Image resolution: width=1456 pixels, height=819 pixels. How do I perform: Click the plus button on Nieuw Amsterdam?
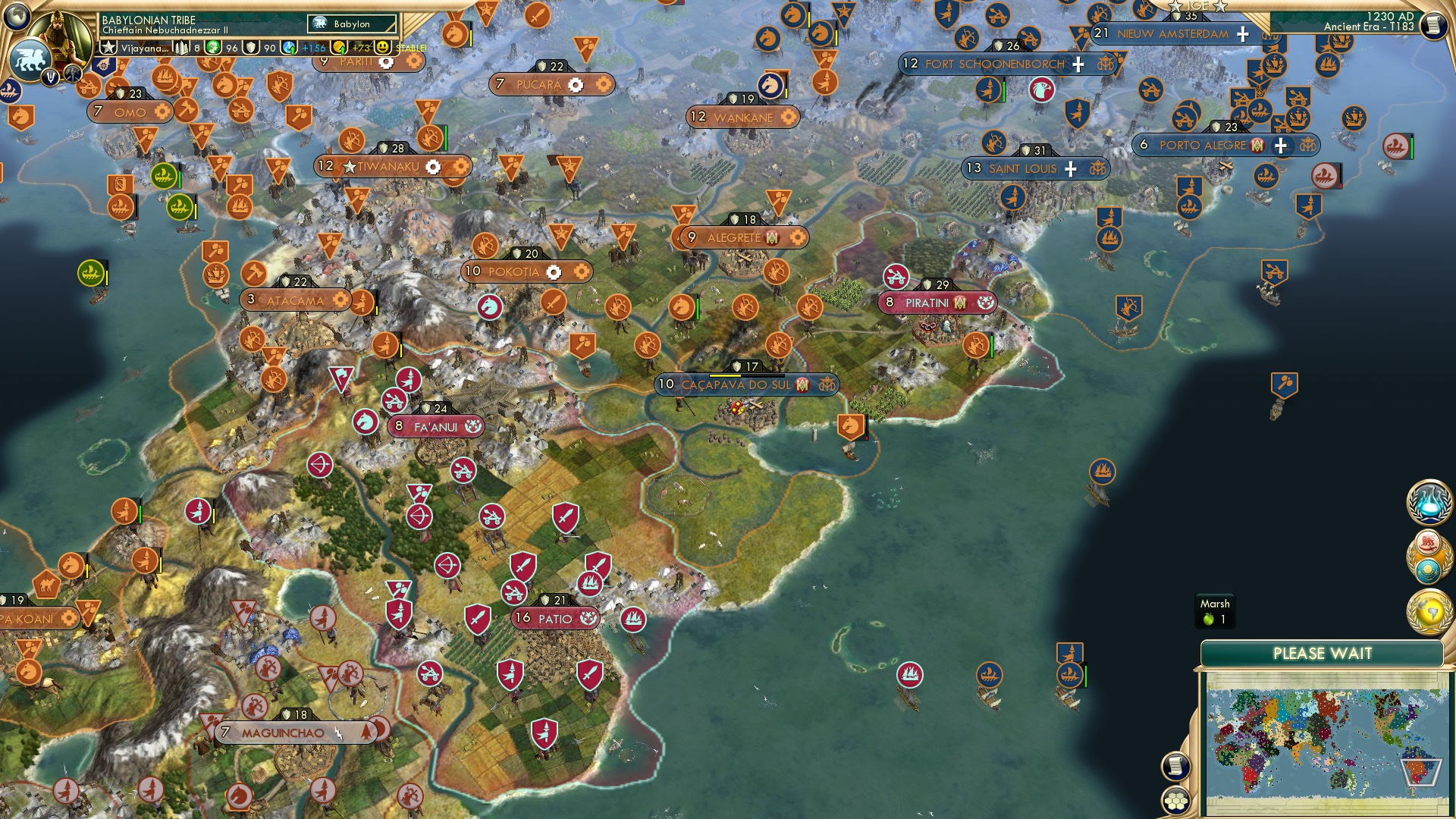tap(1241, 33)
